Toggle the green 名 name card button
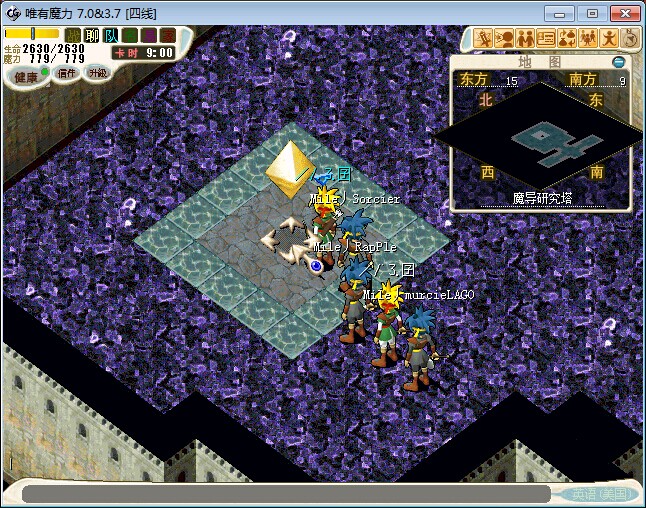 tap(130, 36)
